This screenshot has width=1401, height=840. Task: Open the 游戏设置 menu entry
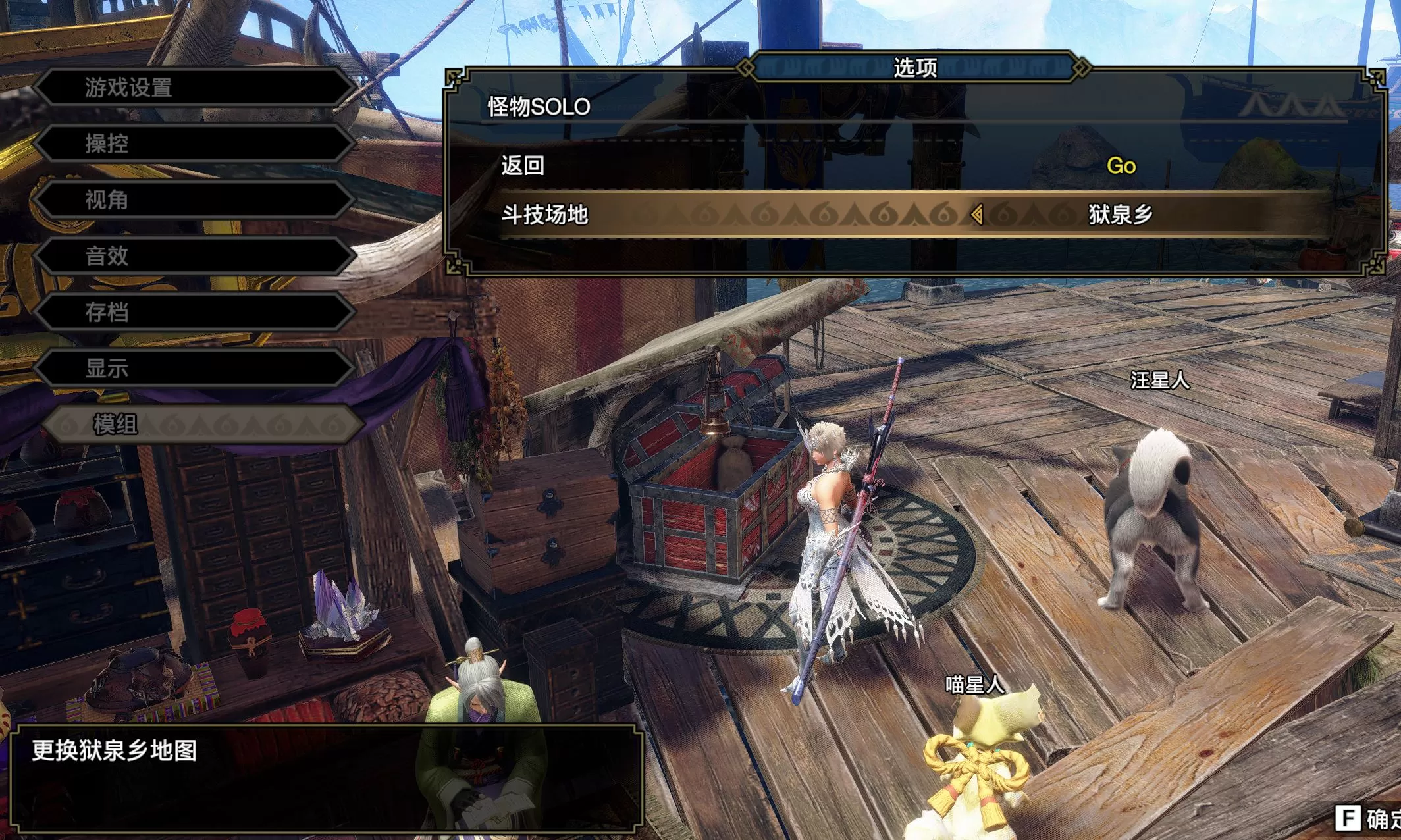[128, 88]
